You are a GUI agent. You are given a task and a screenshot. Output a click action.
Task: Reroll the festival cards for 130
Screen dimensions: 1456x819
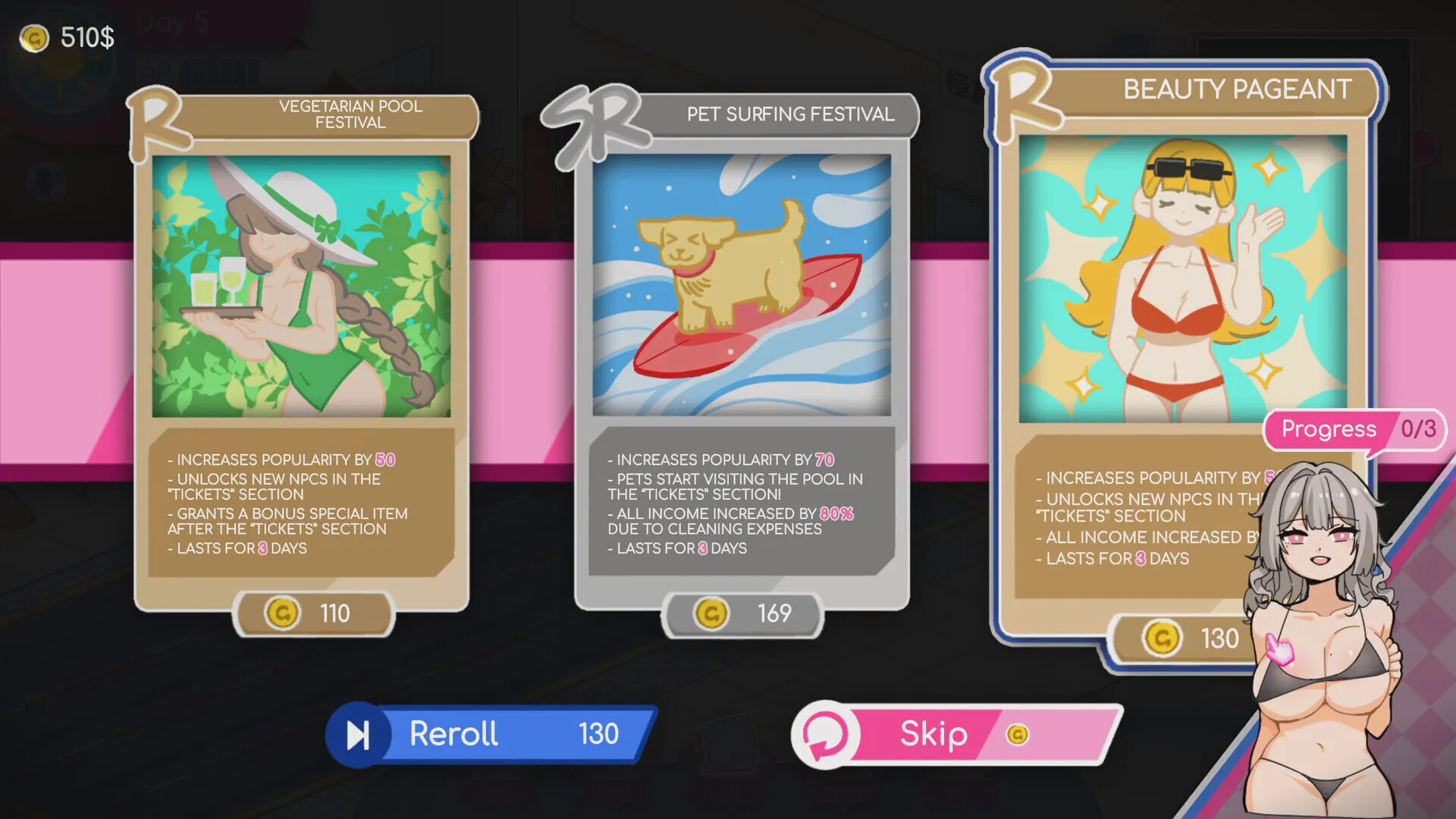(x=493, y=734)
